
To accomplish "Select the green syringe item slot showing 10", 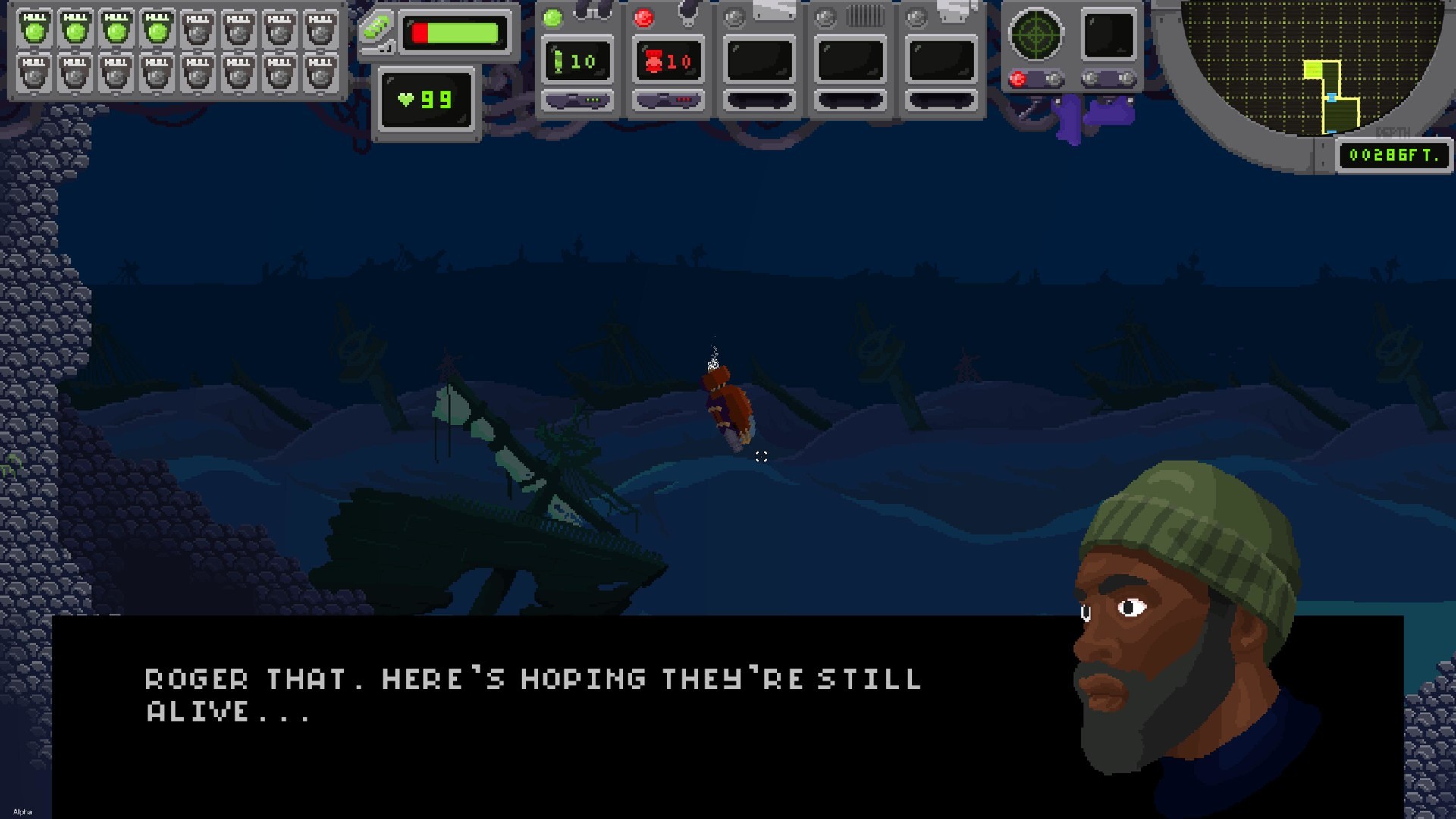I will pyautogui.click(x=578, y=59).
